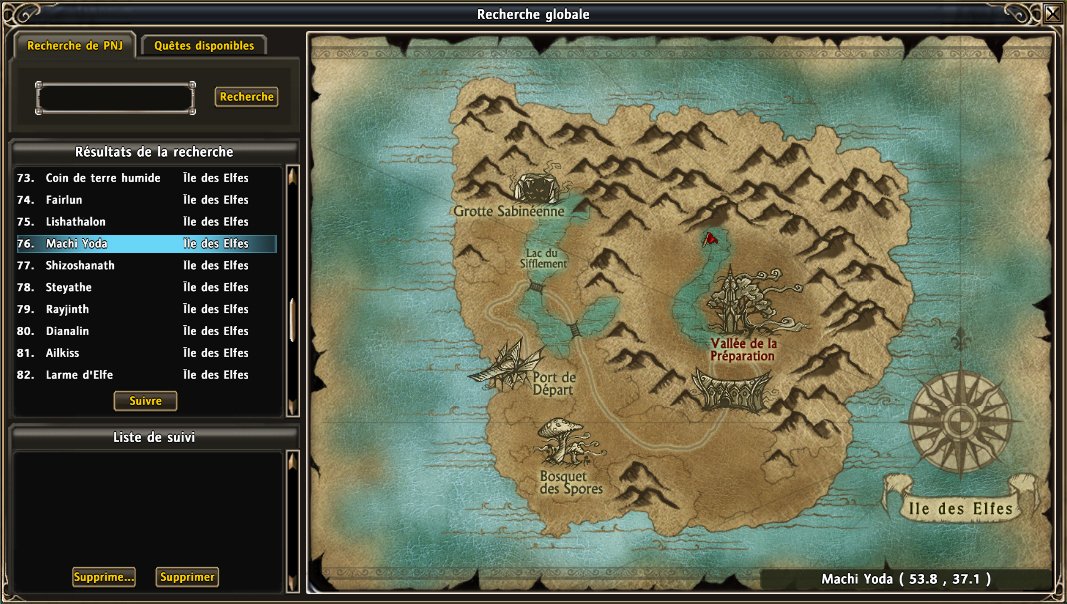Screen dimensions: 1067x604
Task: Choose Fairlun in the search results
Action: [62, 200]
